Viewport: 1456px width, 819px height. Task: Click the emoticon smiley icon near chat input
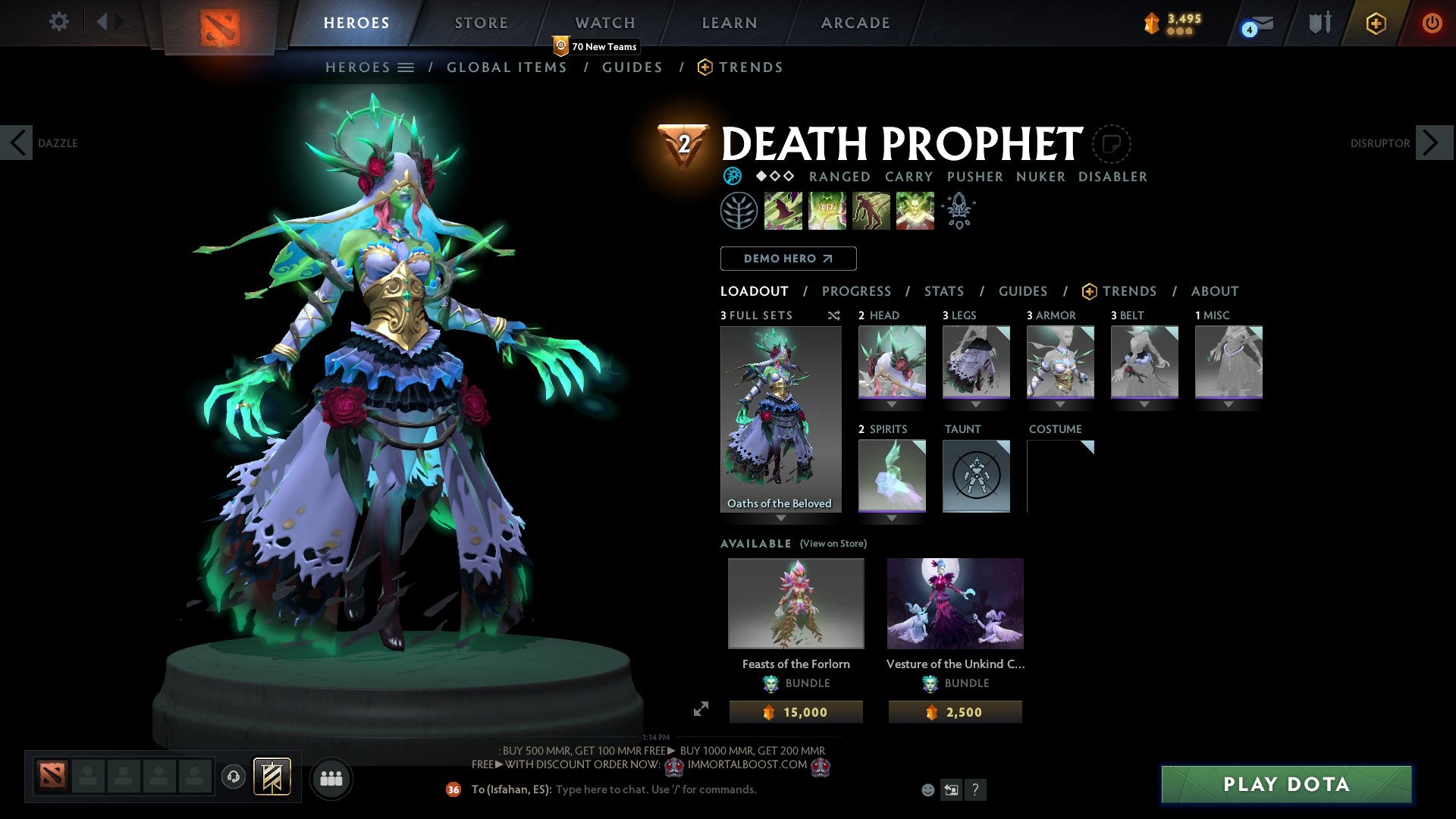point(927,789)
